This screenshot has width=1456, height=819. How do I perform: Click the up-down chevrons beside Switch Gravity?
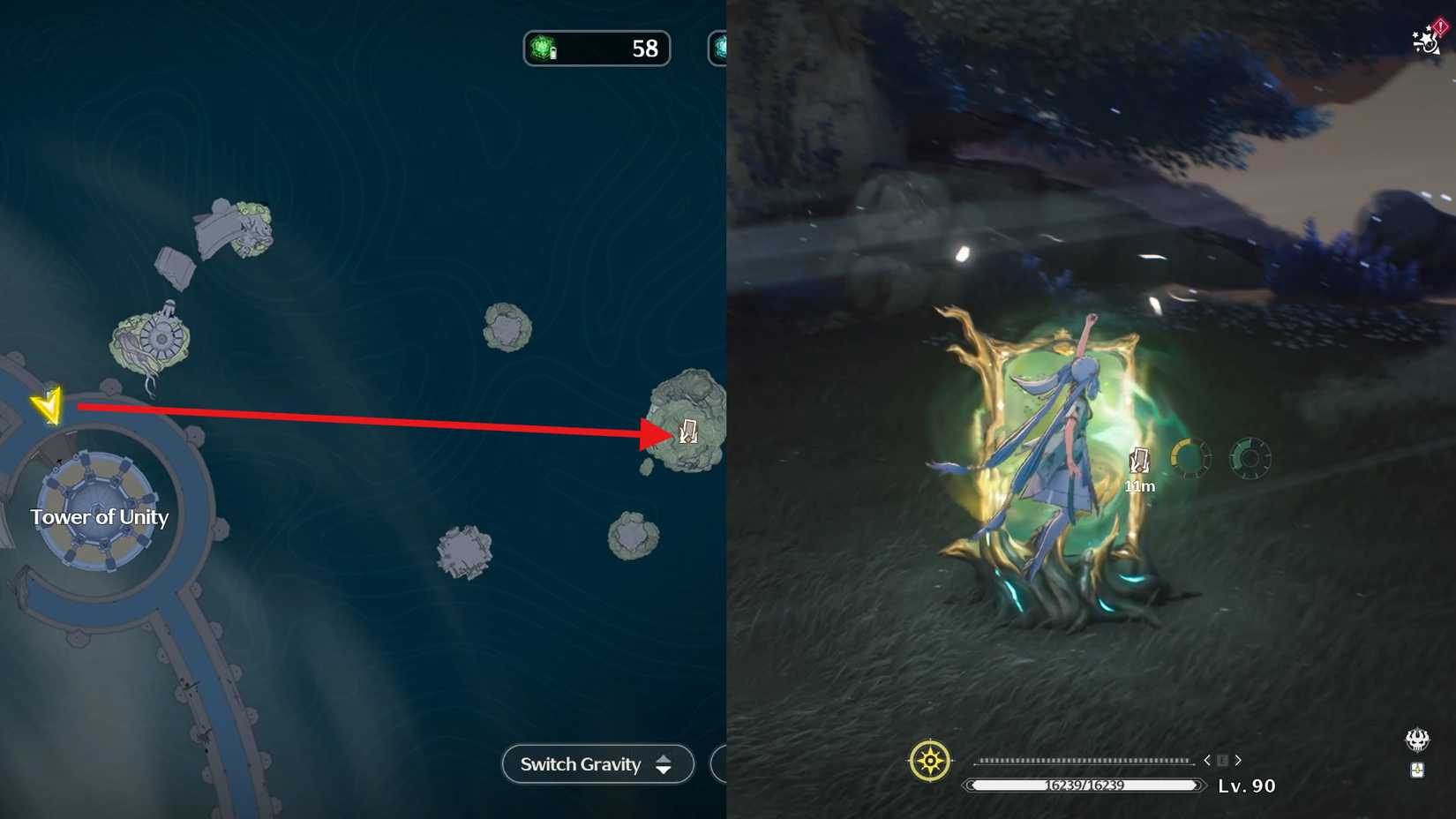[663, 764]
